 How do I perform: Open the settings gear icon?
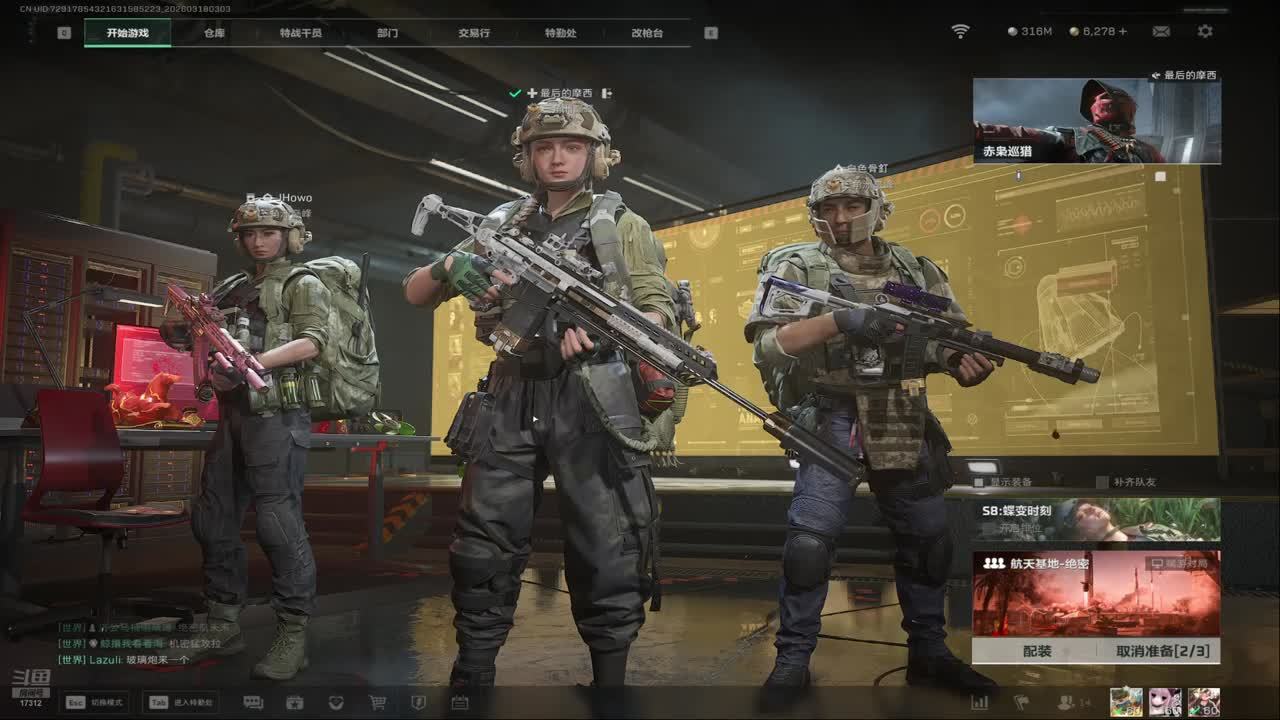point(1205,32)
